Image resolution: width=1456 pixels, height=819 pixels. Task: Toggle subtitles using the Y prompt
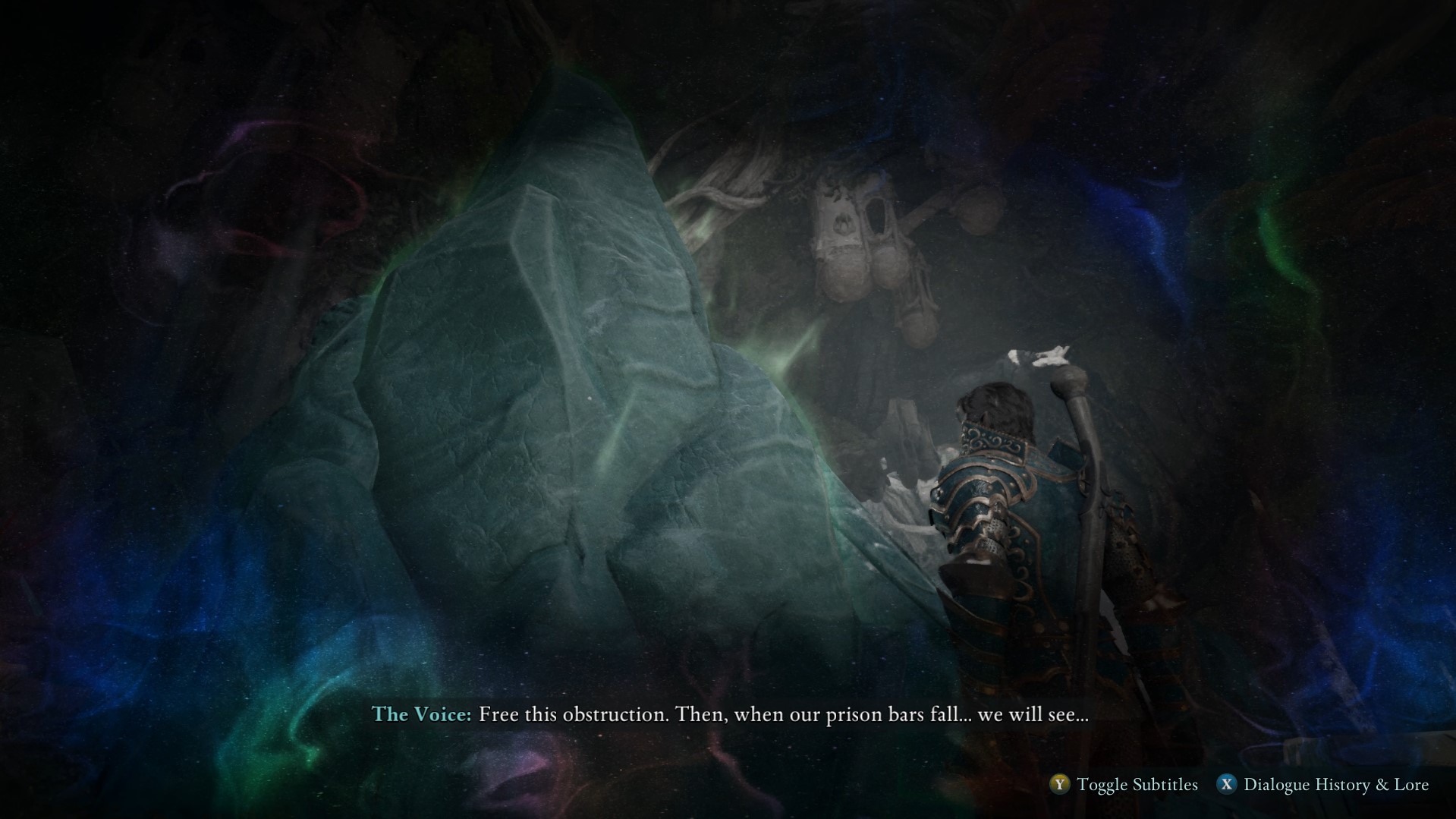coord(1058,785)
